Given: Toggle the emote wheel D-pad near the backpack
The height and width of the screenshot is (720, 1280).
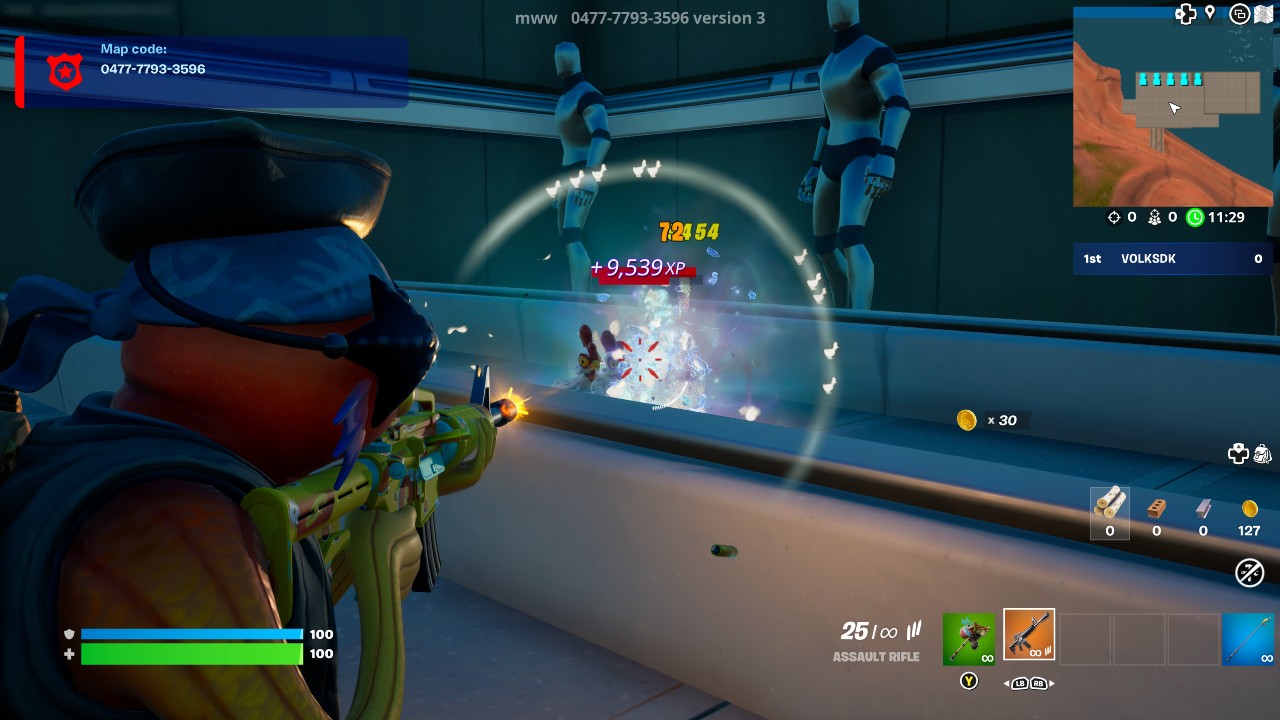Looking at the screenshot, I should 1237,453.
